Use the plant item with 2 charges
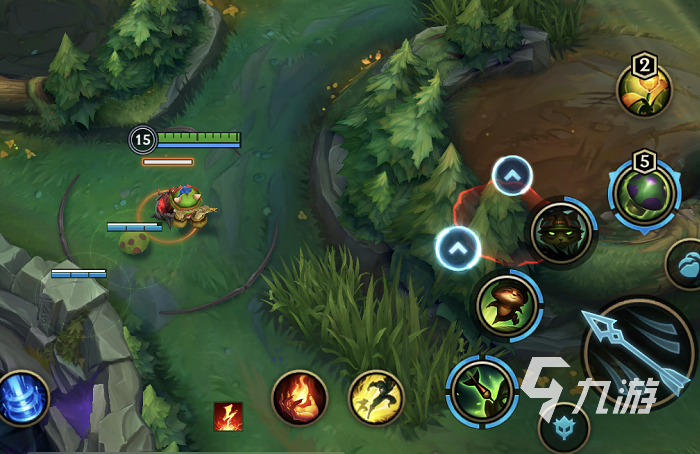 point(643,86)
